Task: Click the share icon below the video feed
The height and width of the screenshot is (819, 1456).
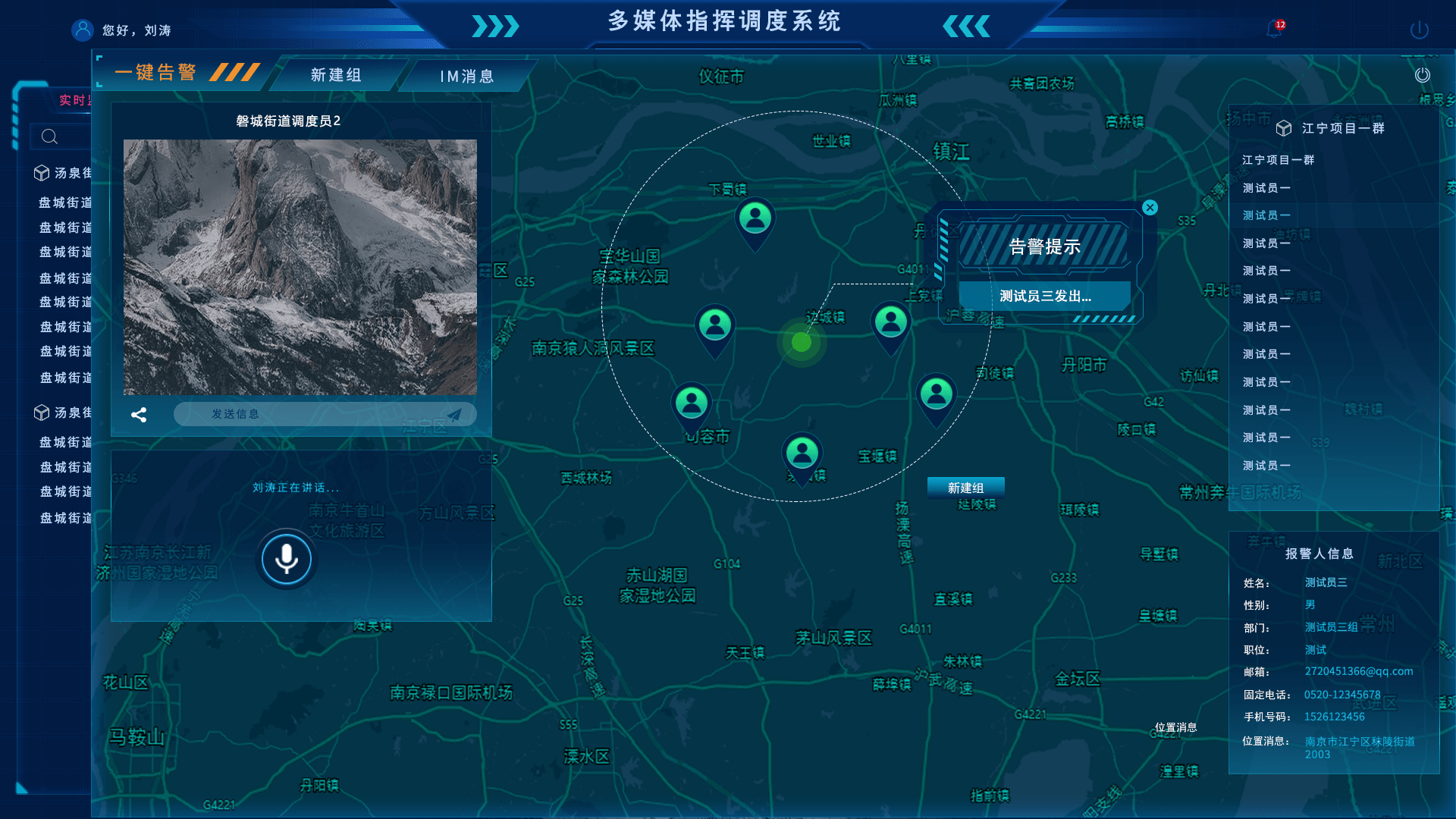Action: (139, 414)
